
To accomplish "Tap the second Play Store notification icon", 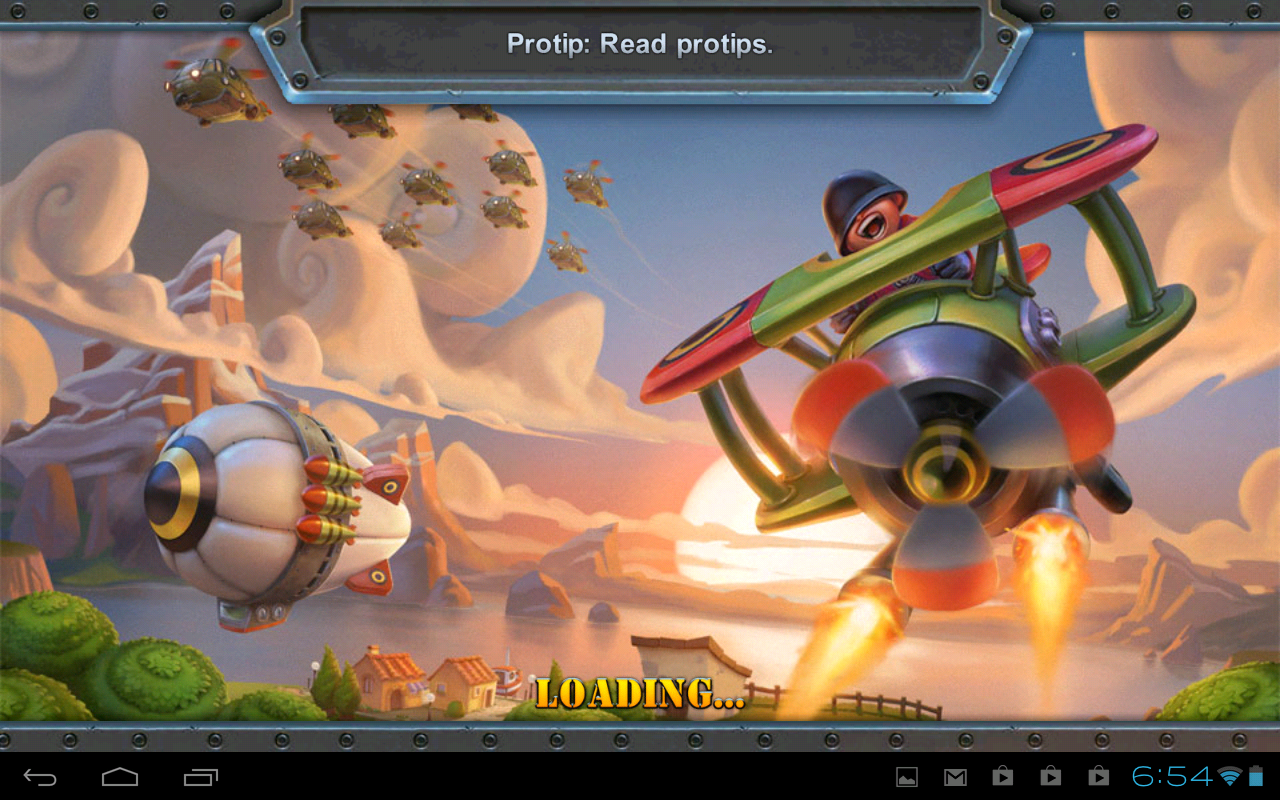I will (x=1050, y=776).
